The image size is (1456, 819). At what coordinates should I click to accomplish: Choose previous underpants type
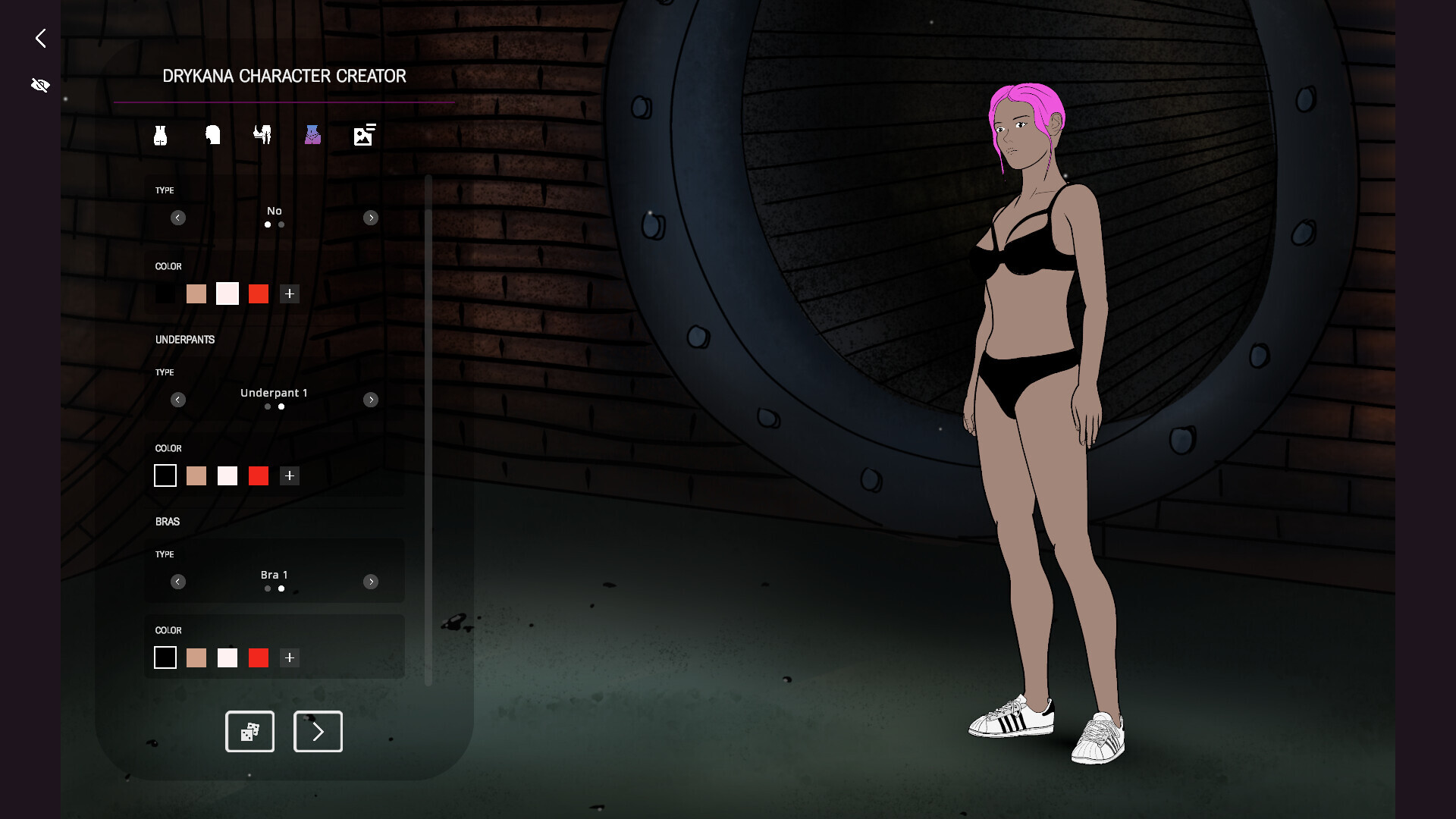tap(178, 400)
